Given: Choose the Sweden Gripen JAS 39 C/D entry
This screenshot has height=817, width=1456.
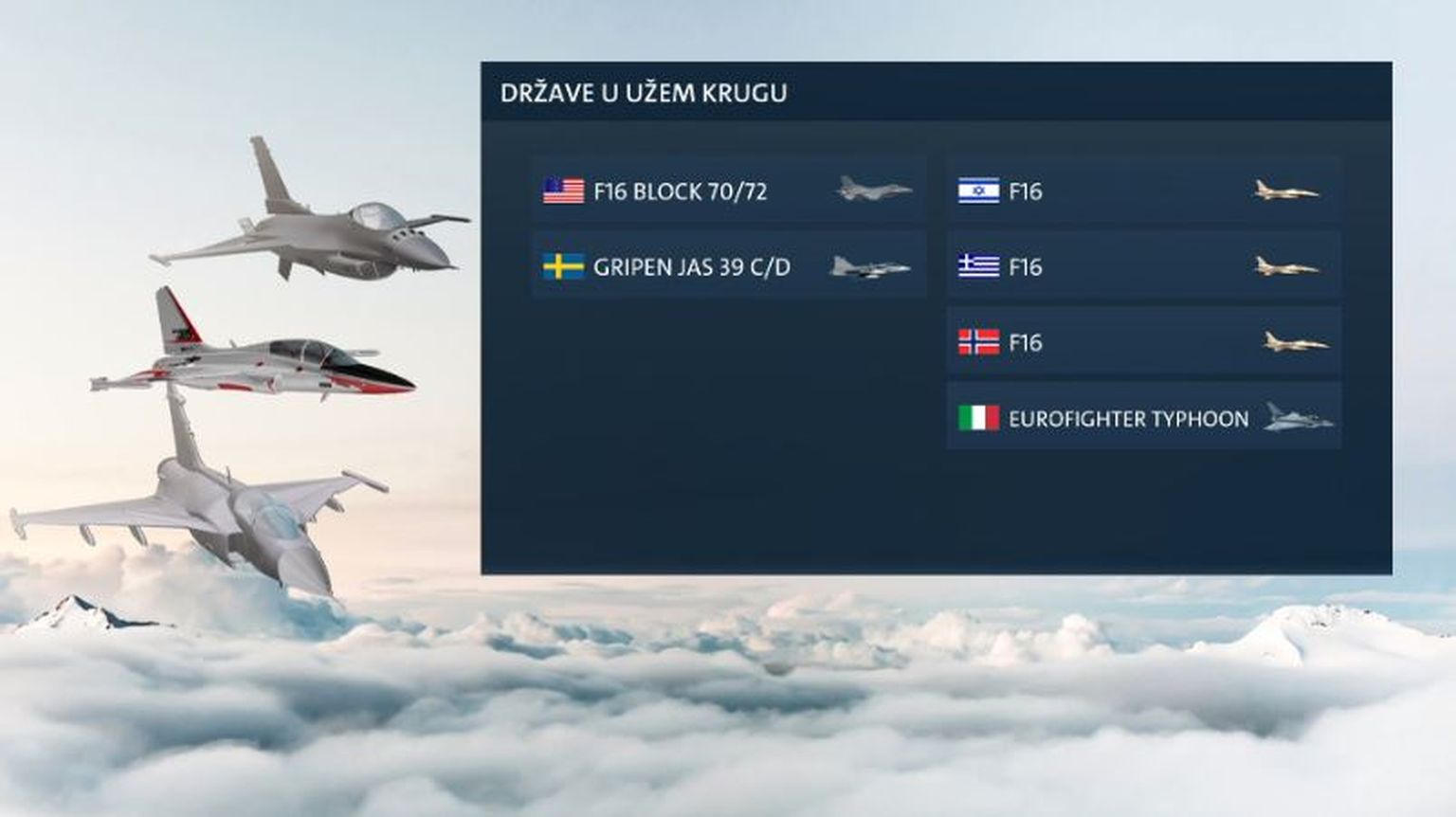Looking at the screenshot, I should [x=728, y=266].
